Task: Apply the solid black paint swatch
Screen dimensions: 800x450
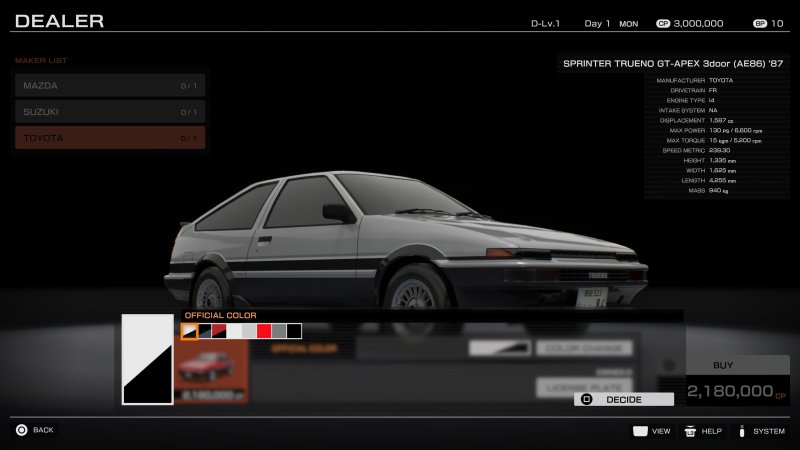Action: click(x=294, y=331)
